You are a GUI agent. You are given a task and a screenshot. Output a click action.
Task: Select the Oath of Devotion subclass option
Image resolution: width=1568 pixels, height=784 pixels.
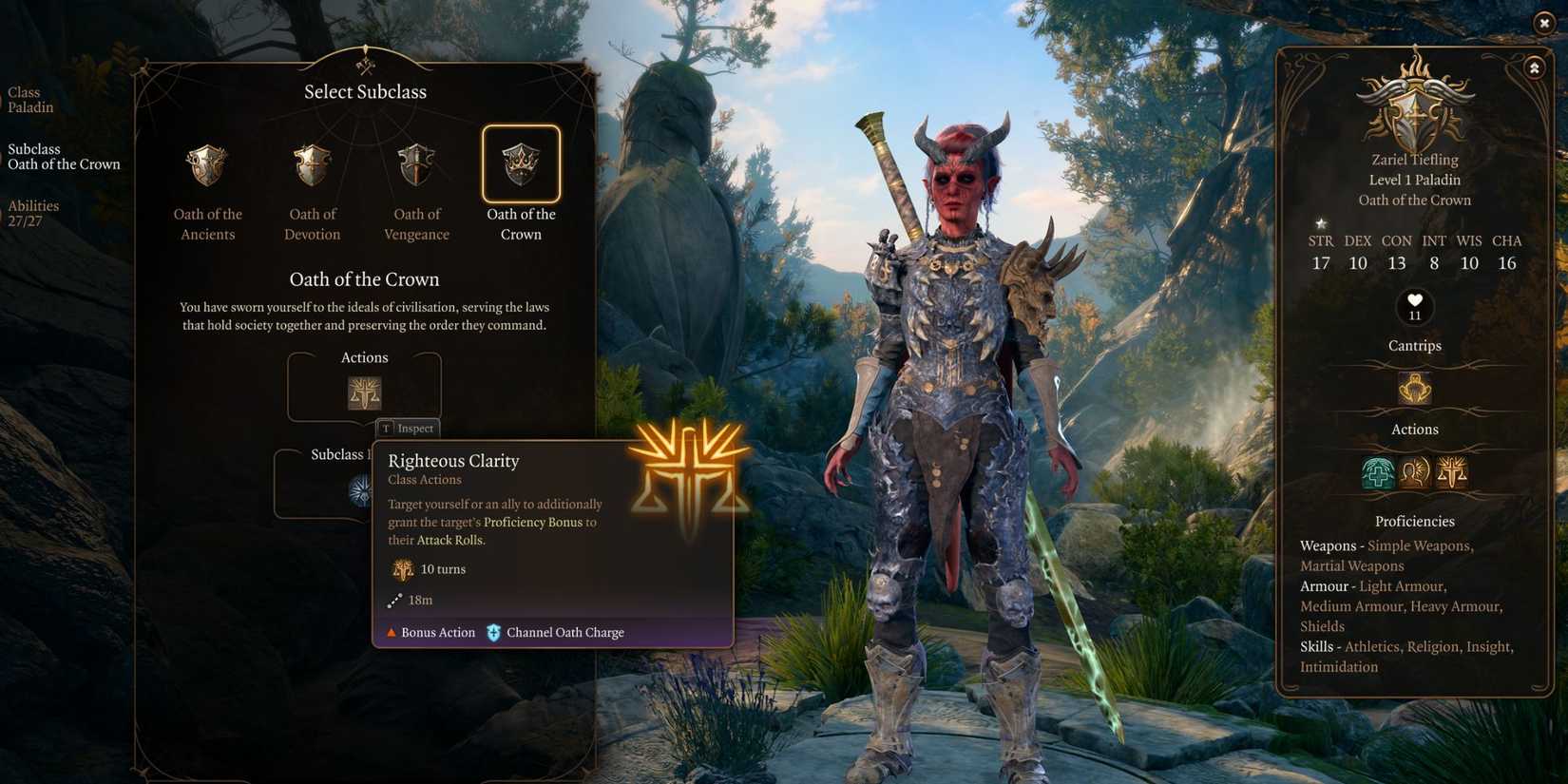312,163
